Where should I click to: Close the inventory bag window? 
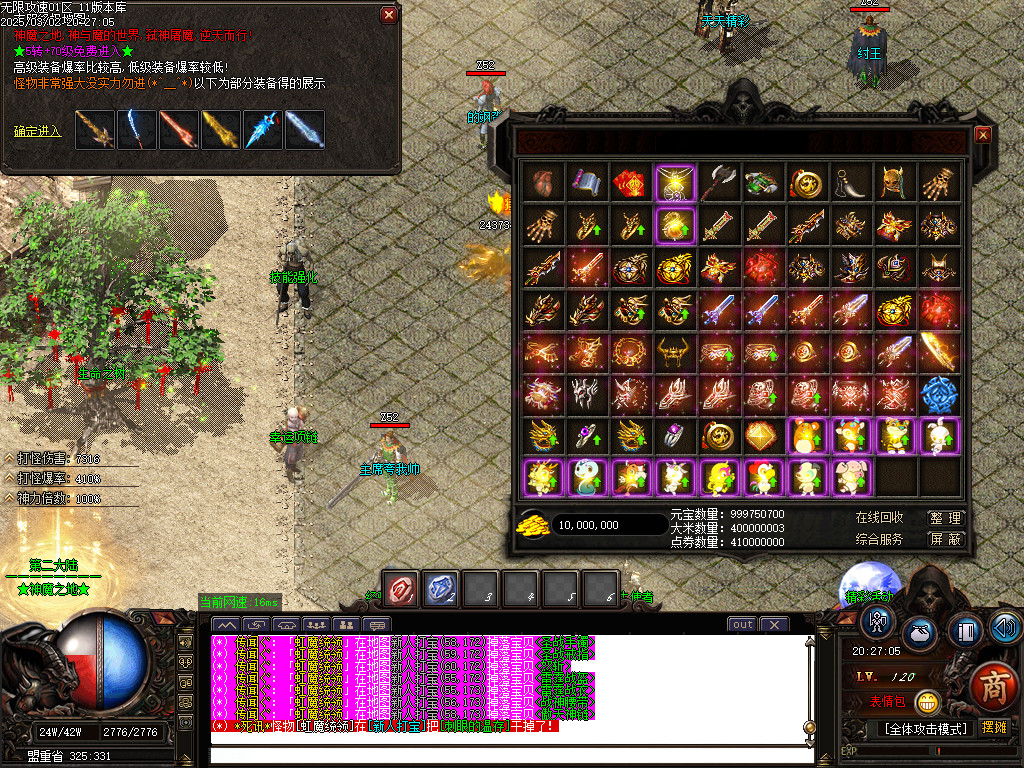tap(982, 135)
